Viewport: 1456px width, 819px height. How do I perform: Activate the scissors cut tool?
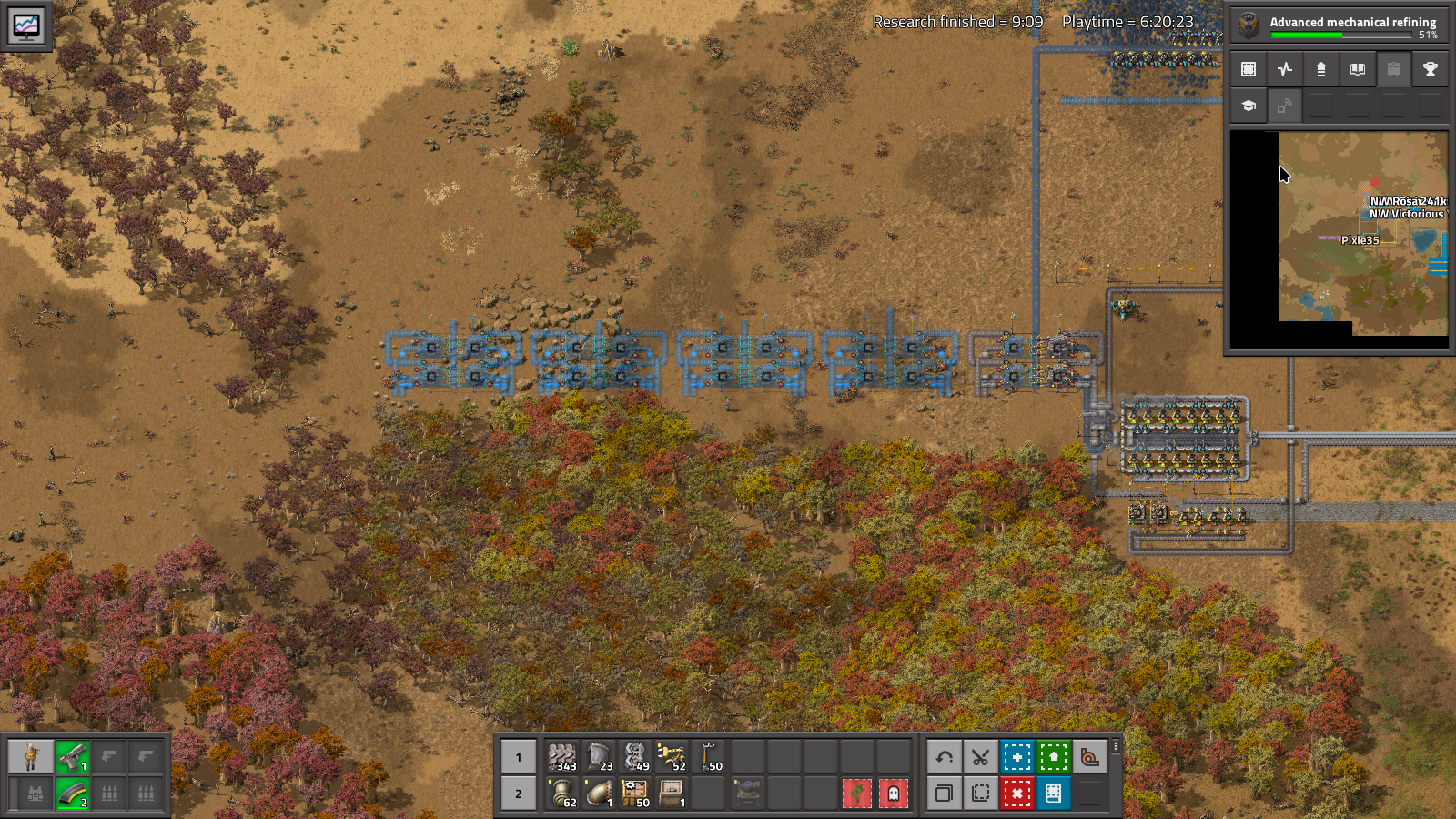pyautogui.click(x=980, y=756)
